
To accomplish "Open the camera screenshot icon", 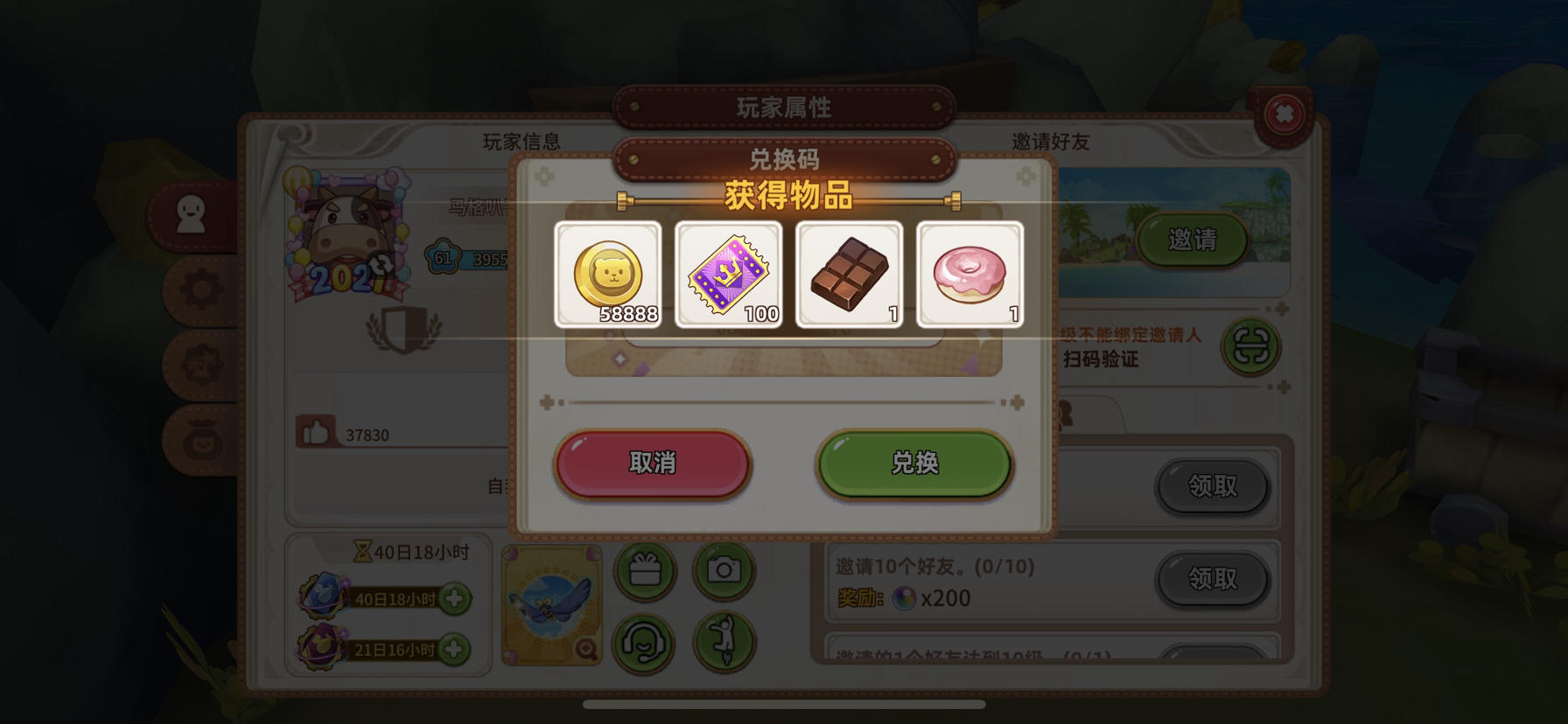I will [x=723, y=569].
